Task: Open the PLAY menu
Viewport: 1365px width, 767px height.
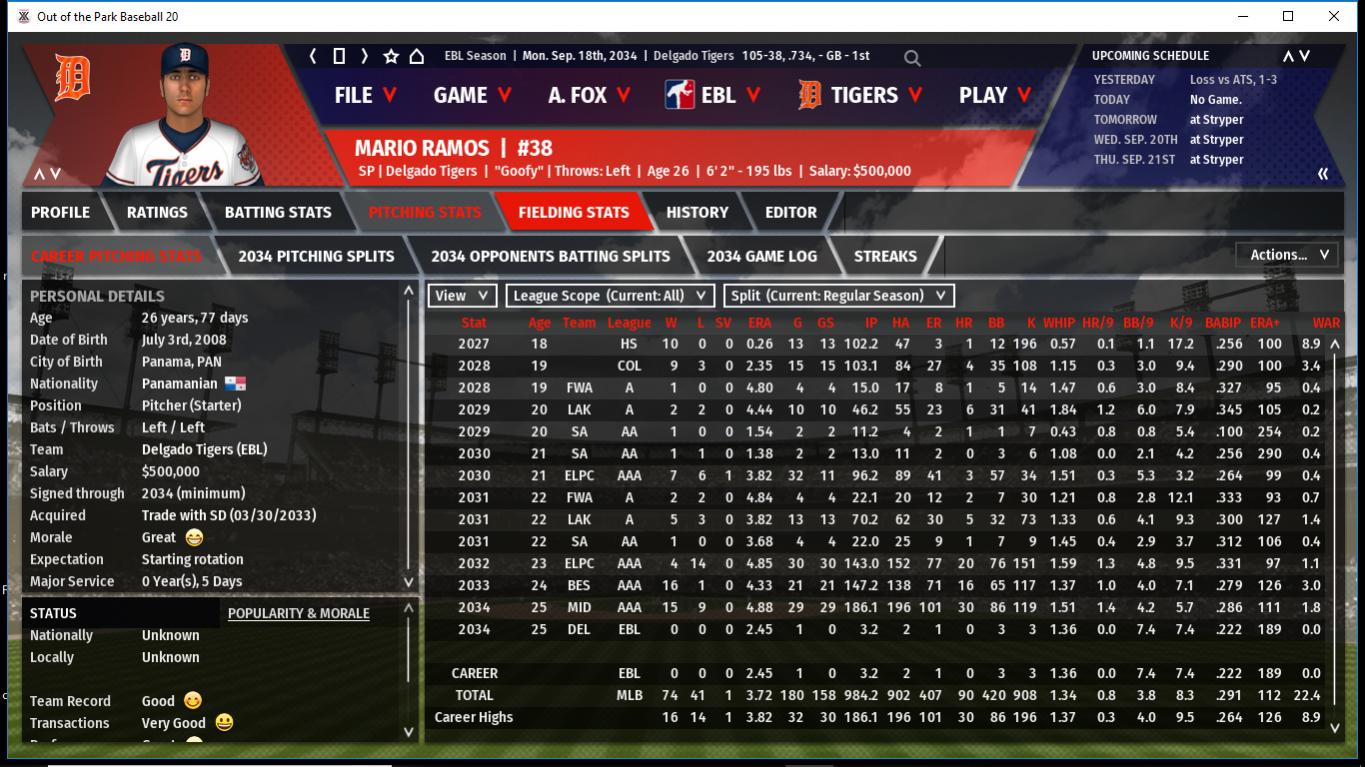Action: click(x=994, y=95)
